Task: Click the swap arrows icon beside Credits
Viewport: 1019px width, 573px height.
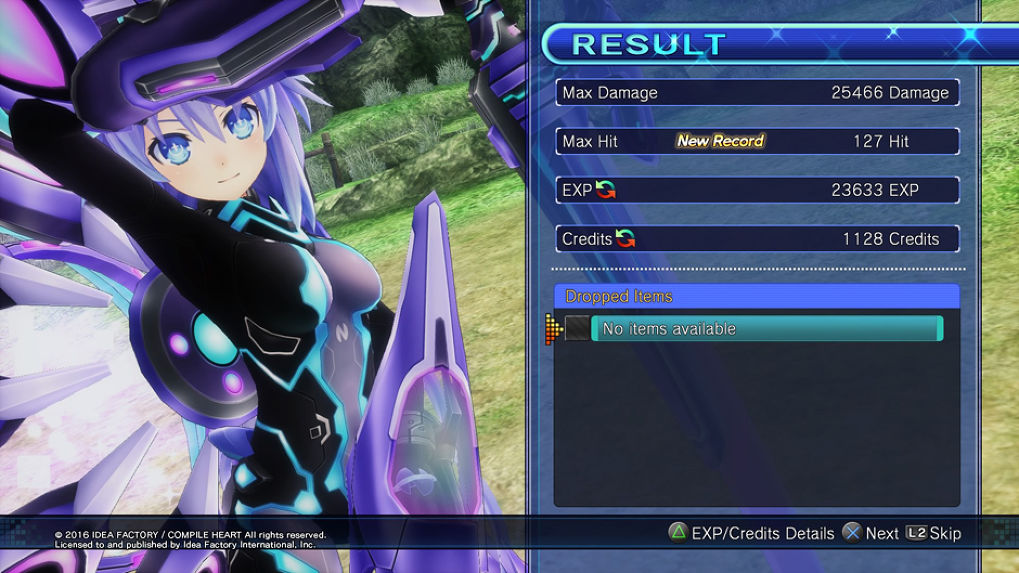Action: pyautogui.click(x=625, y=239)
